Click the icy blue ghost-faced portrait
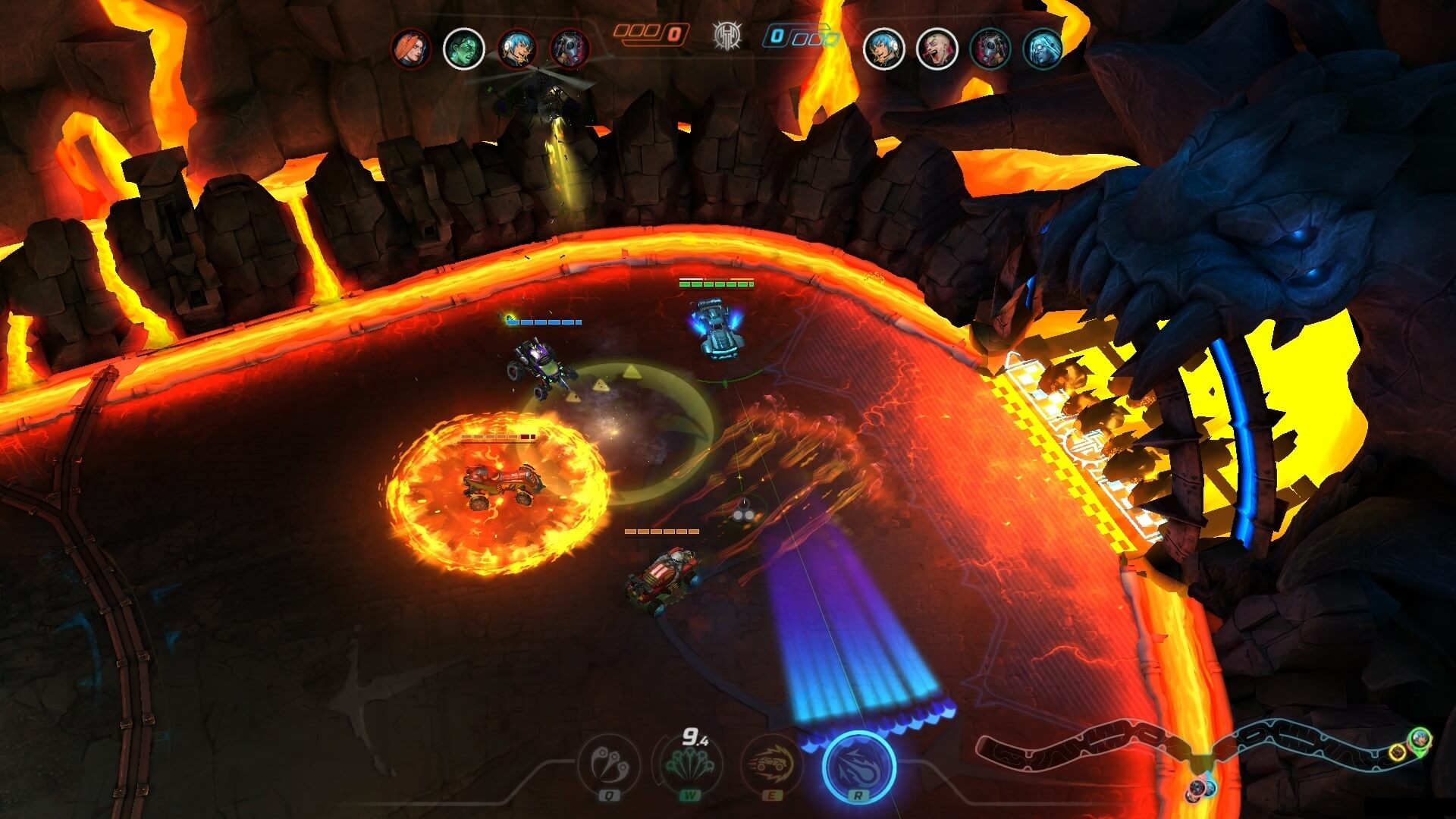This screenshot has height=819, width=1456. tap(1043, 49)
